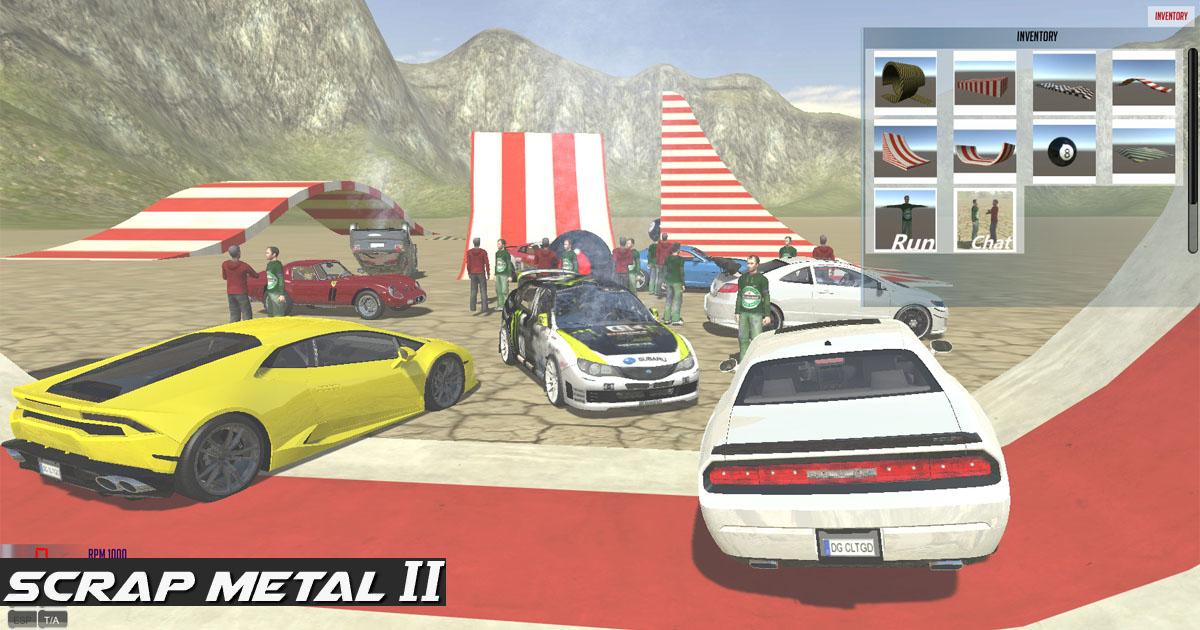The width and height of the screenshot is (1200, 630).
Task: Toggle the ESP button
Action: [21, 620]
